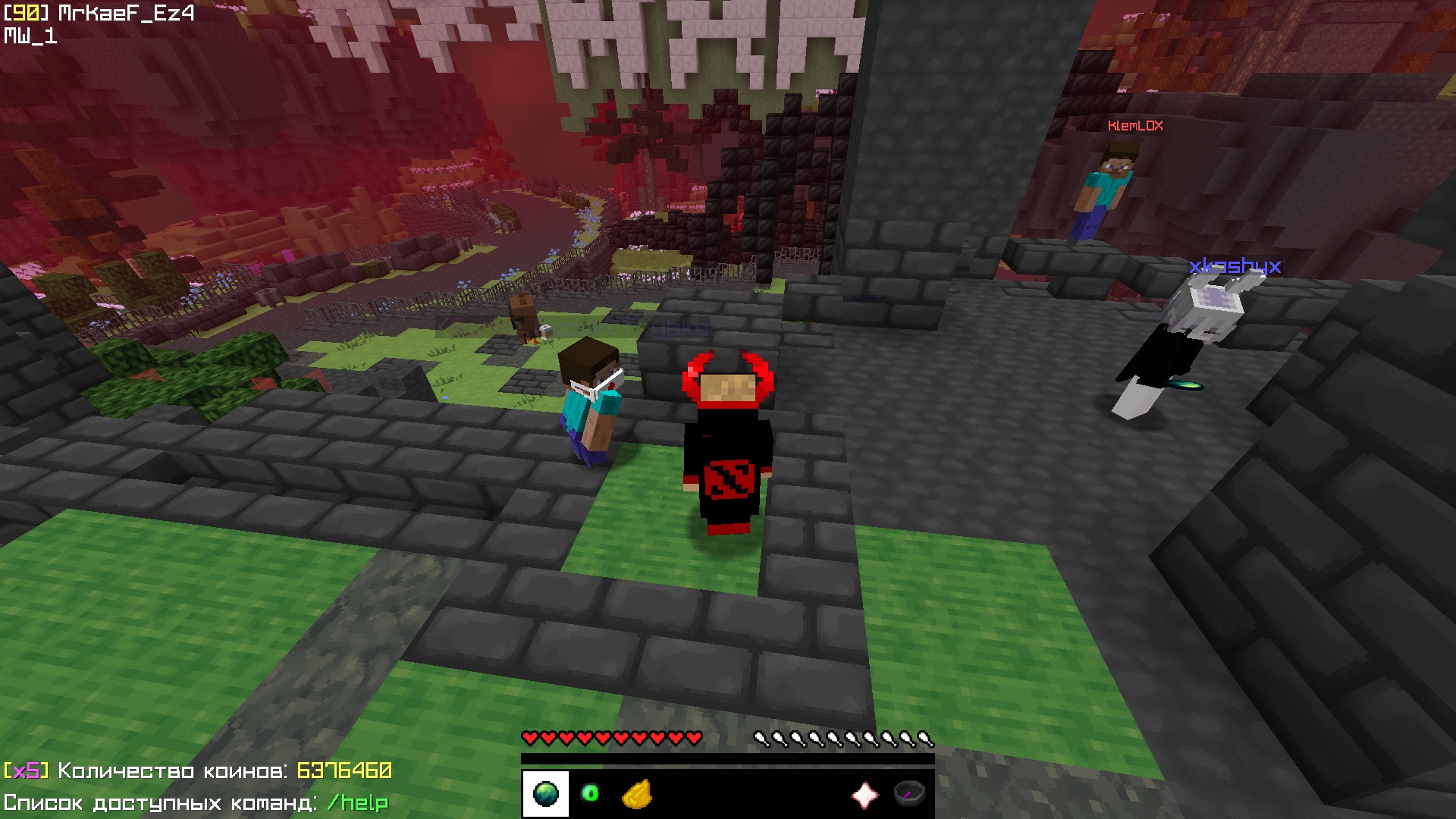Select the gold nugget hotbar slot
1456x819 pixels.
[x=637, y=795]
